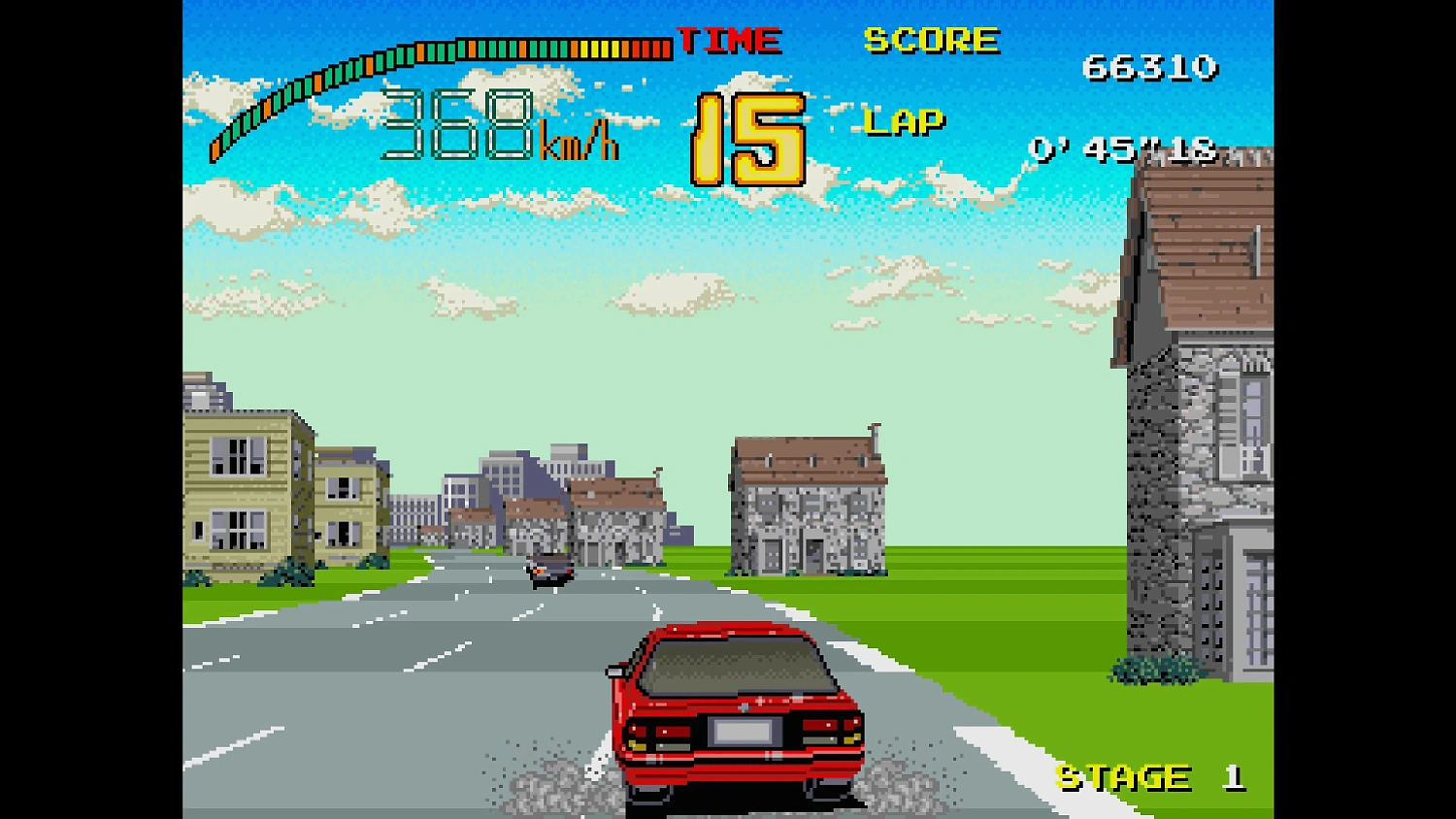Click the STAGE 1 indicator

click(1145, 775)
